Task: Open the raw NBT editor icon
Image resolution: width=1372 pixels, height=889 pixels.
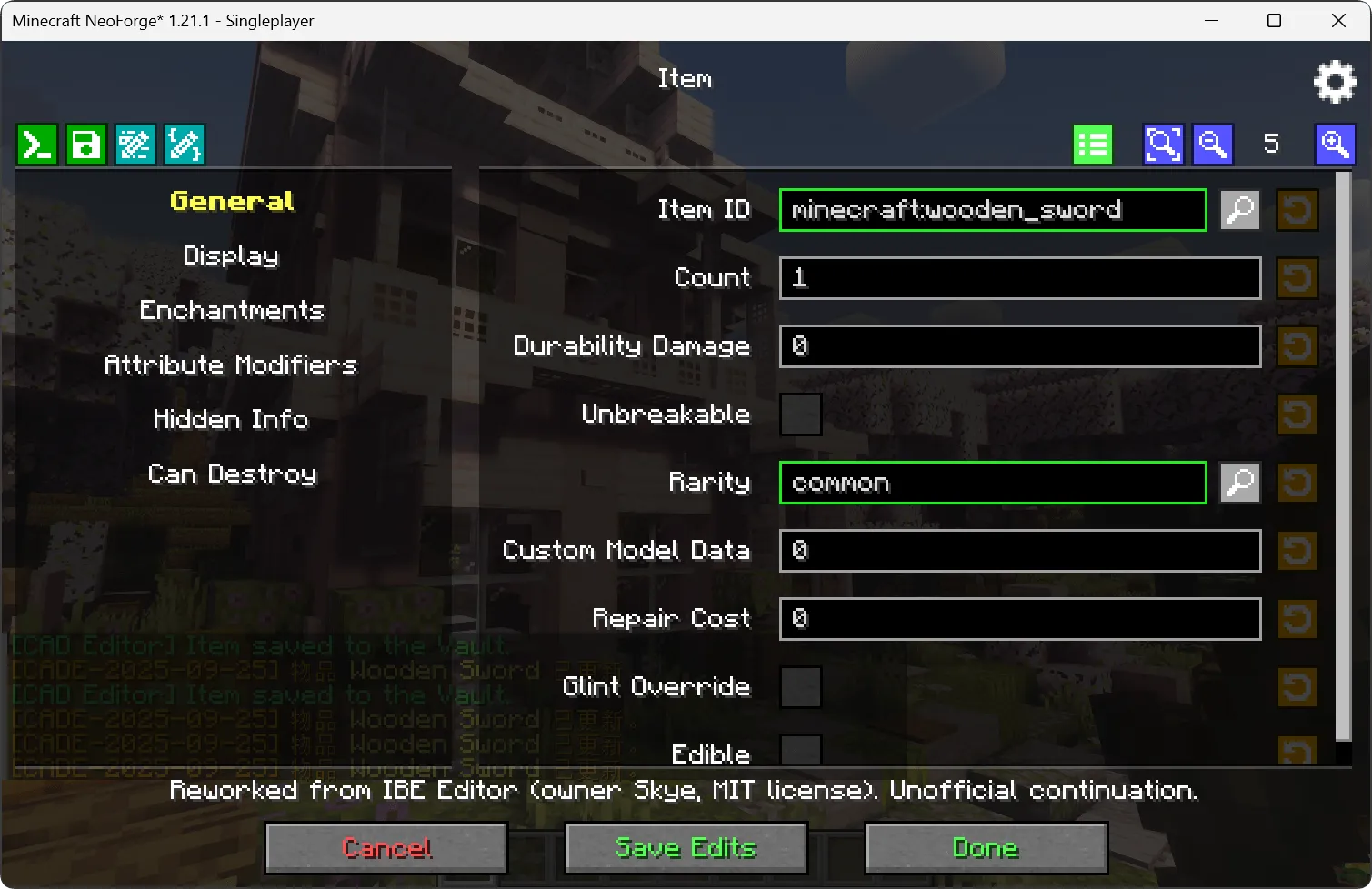Action: (184, 144)
